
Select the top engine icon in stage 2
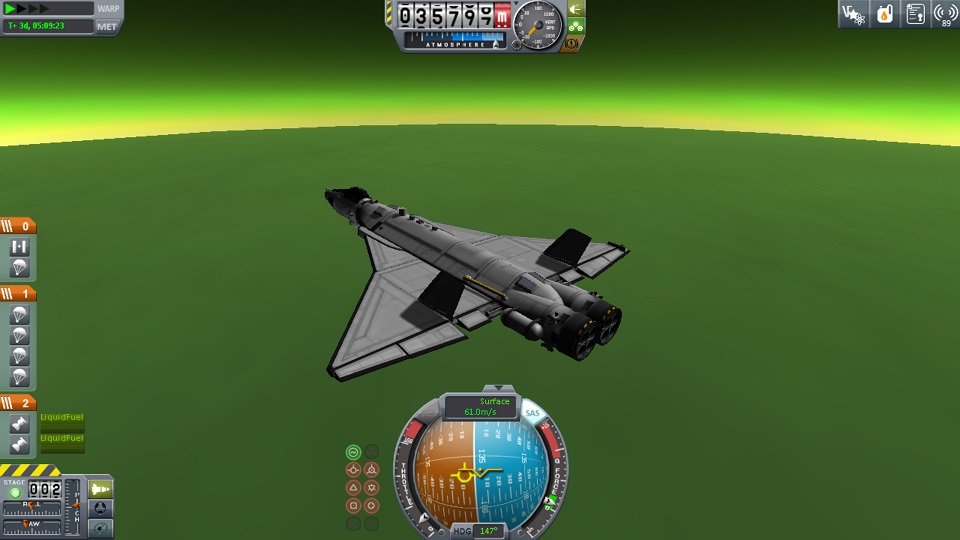pos(19,425)
